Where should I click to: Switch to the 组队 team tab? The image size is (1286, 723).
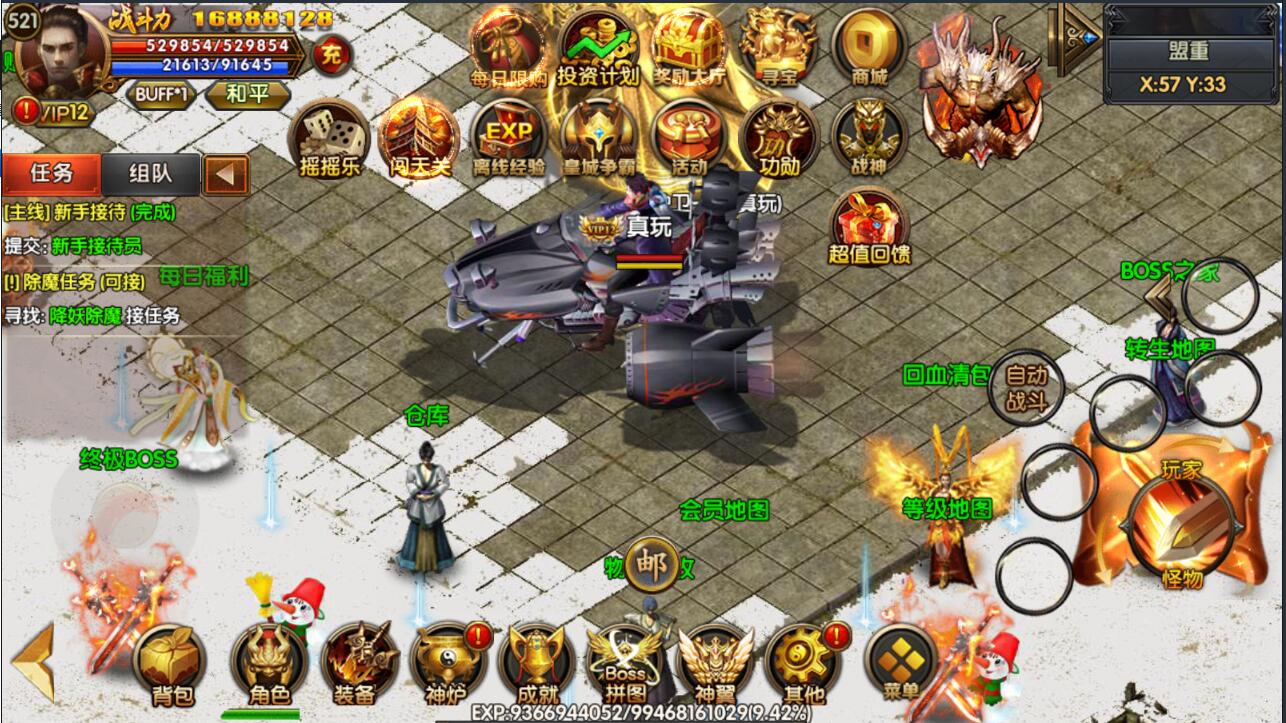[x=150, y=174]
